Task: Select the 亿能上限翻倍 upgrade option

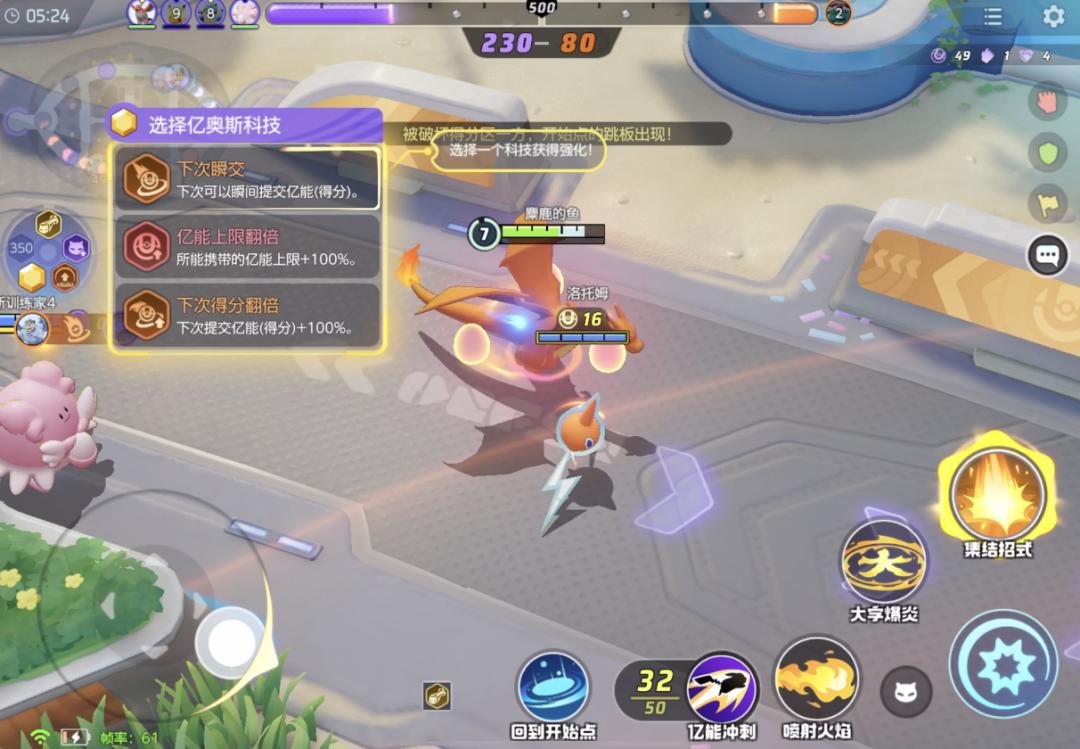Action: tap(246, 246)
